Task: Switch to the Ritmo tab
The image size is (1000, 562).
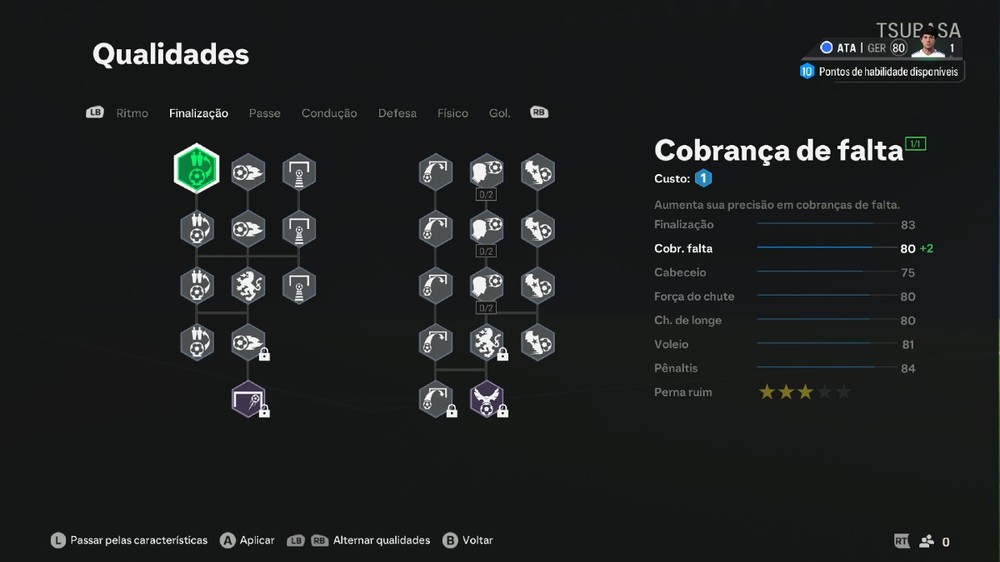Action: tap(132, 113)
